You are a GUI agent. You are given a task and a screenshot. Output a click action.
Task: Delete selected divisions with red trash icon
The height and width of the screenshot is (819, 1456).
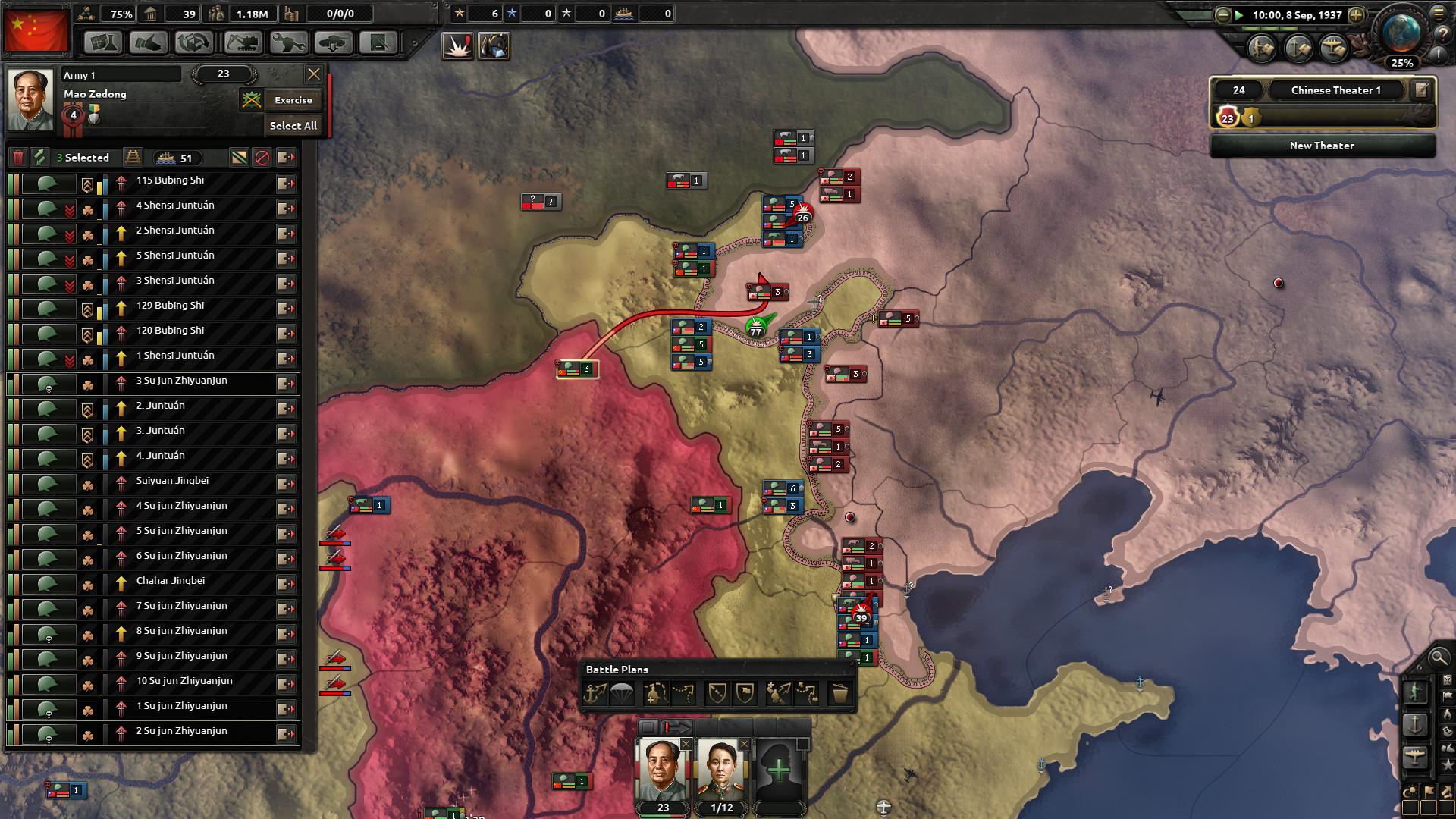coord(18,158)
